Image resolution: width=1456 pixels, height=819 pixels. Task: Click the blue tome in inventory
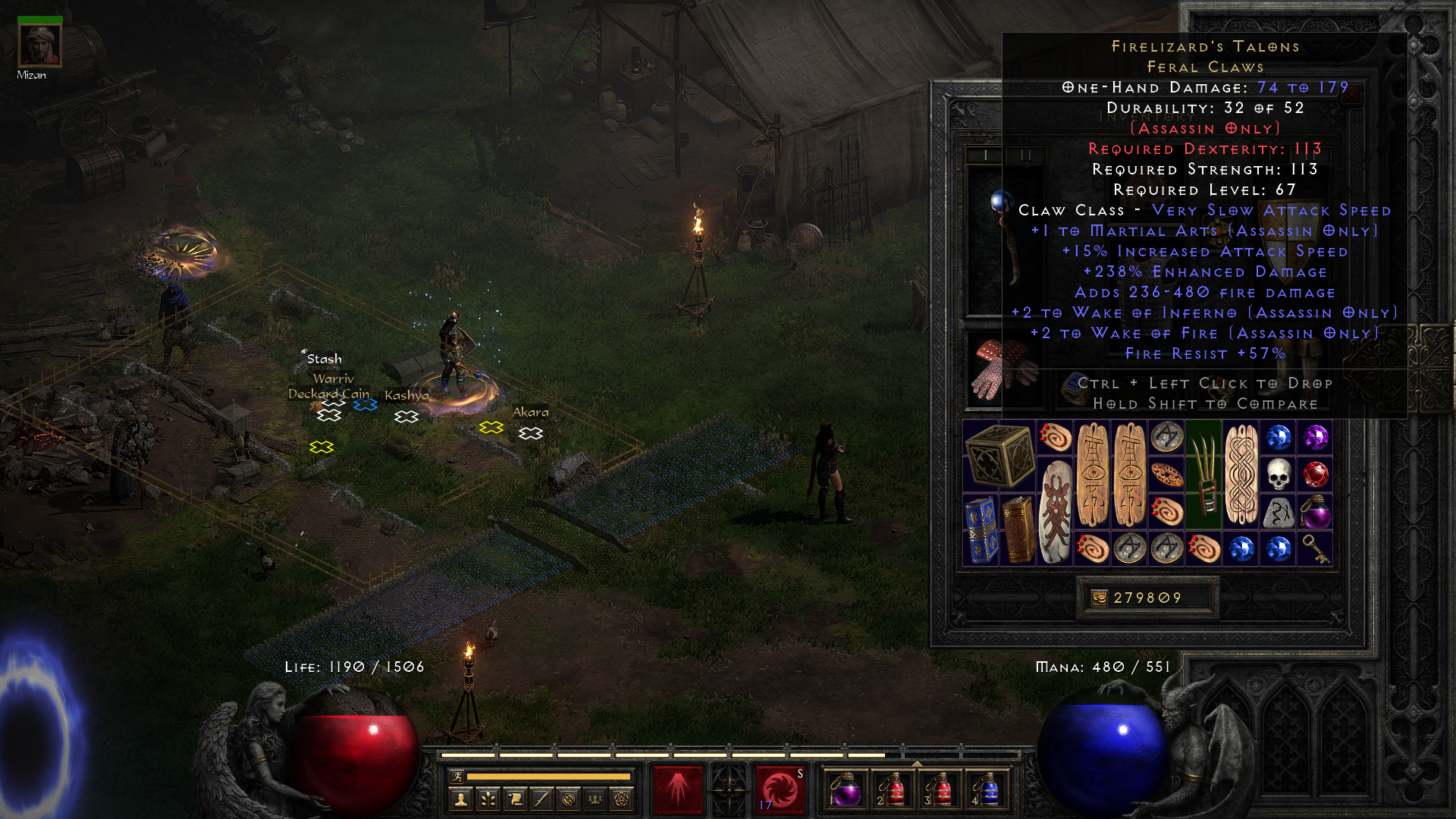(x=981, y=529)
